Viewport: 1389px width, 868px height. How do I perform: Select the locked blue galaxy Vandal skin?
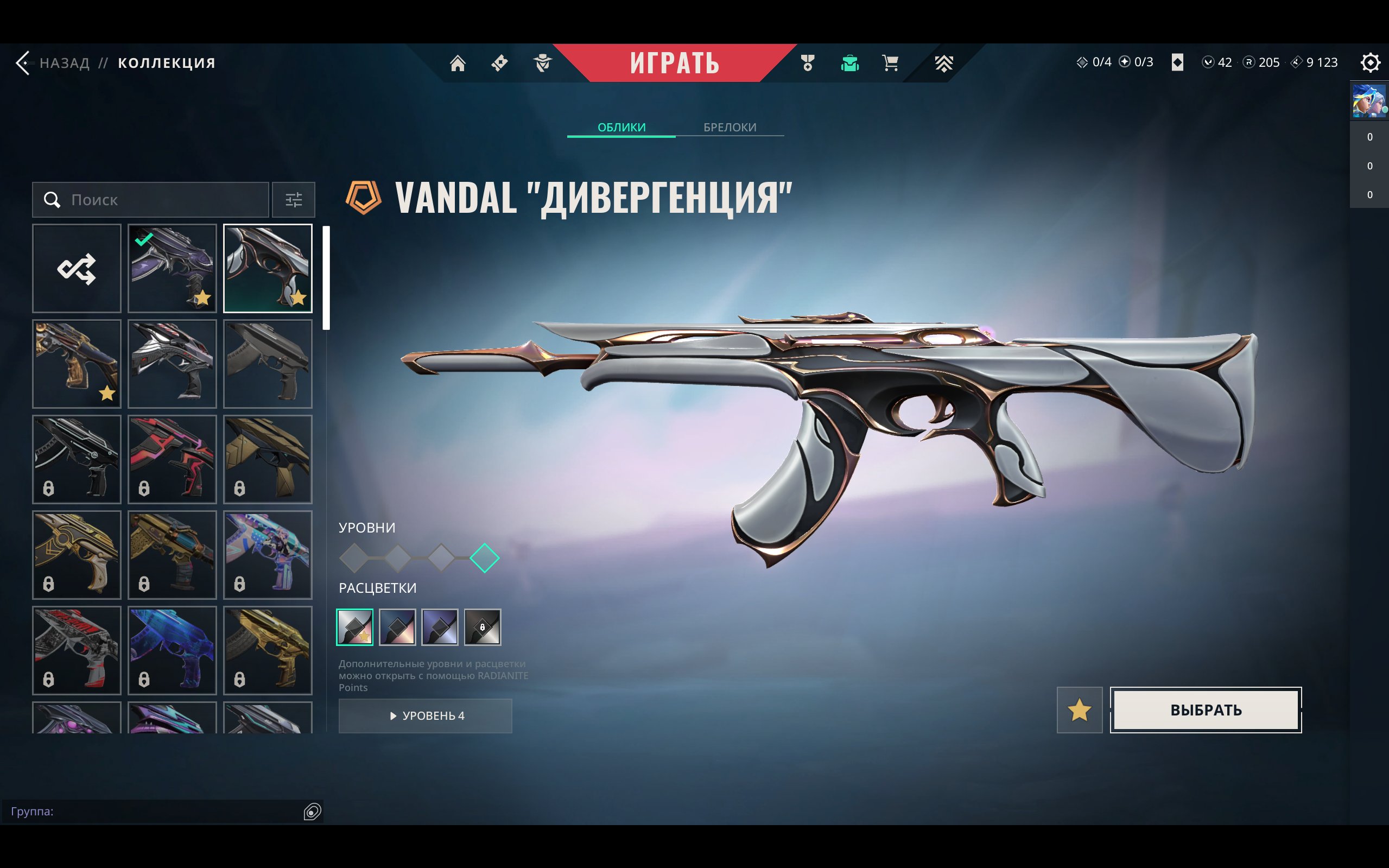172,650
